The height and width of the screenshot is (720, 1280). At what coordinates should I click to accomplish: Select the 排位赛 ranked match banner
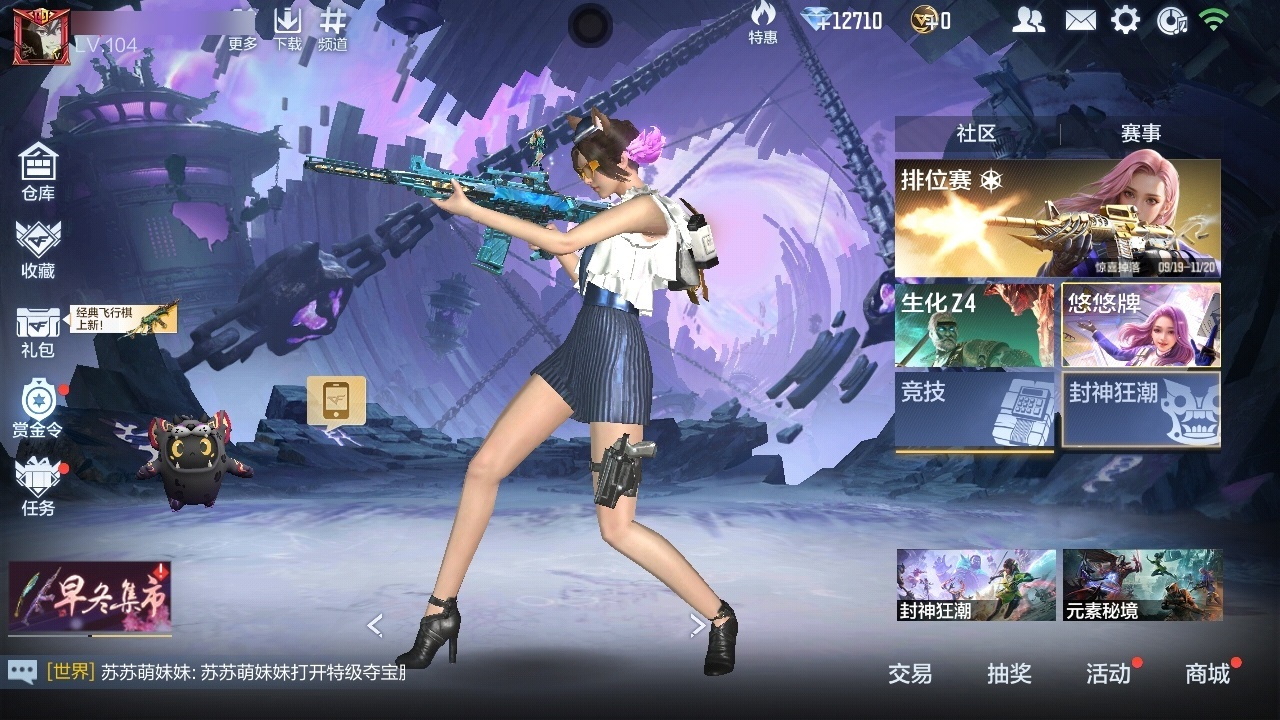point(1057,218)
